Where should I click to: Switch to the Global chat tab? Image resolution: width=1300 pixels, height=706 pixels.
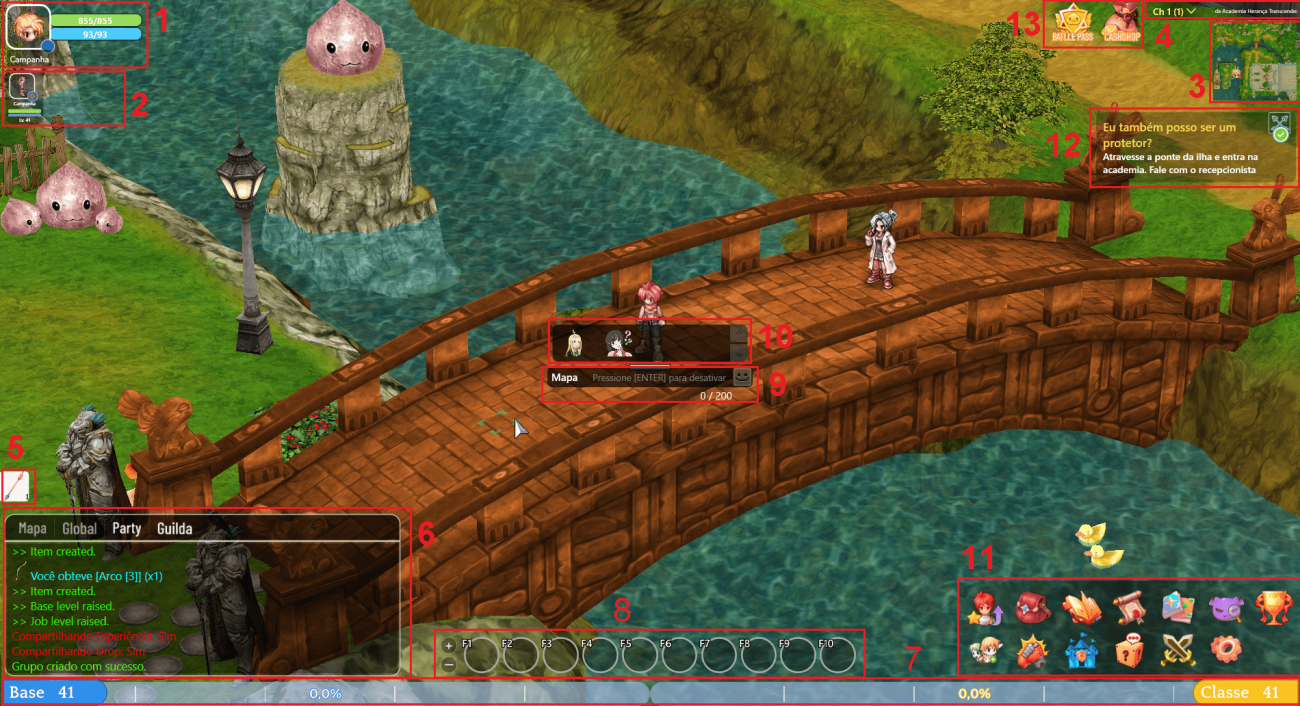(79, 528)
